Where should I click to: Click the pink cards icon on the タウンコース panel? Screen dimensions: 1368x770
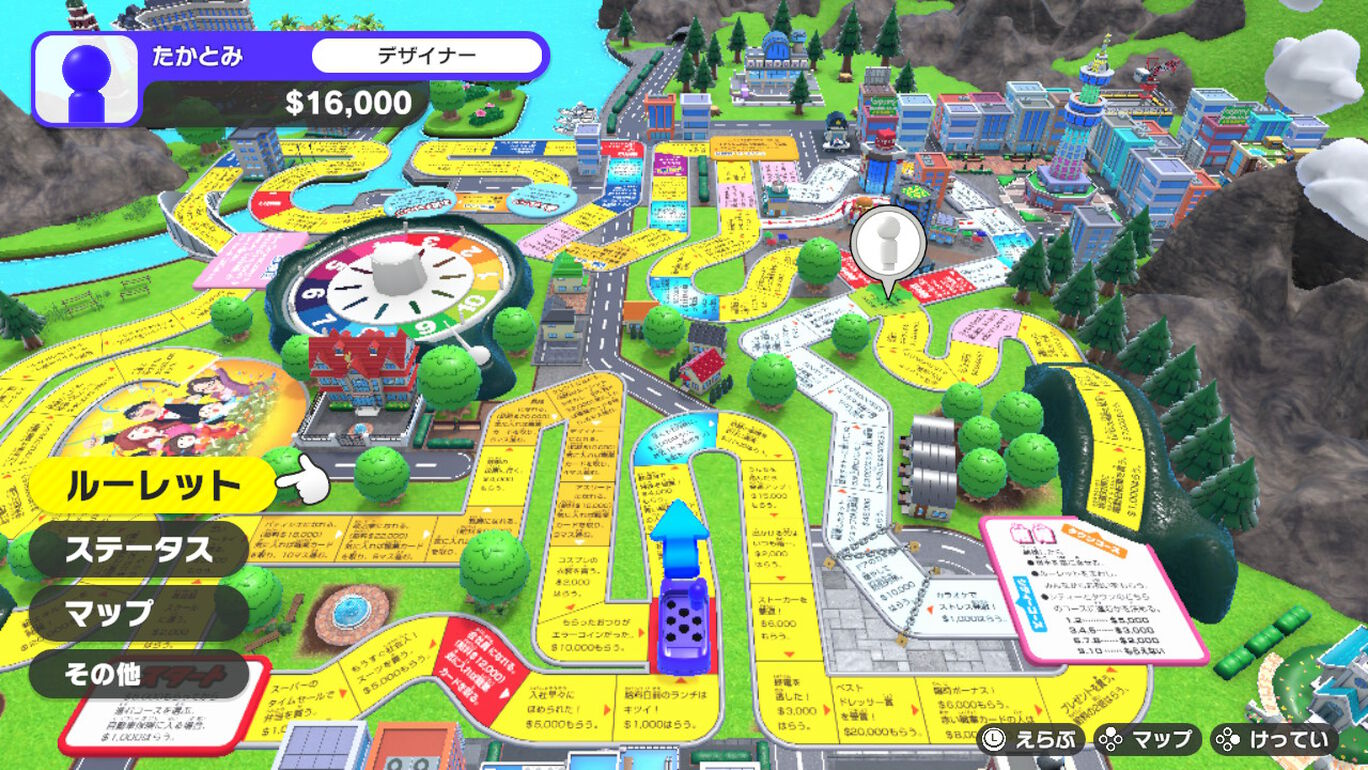coord(1031,533)
